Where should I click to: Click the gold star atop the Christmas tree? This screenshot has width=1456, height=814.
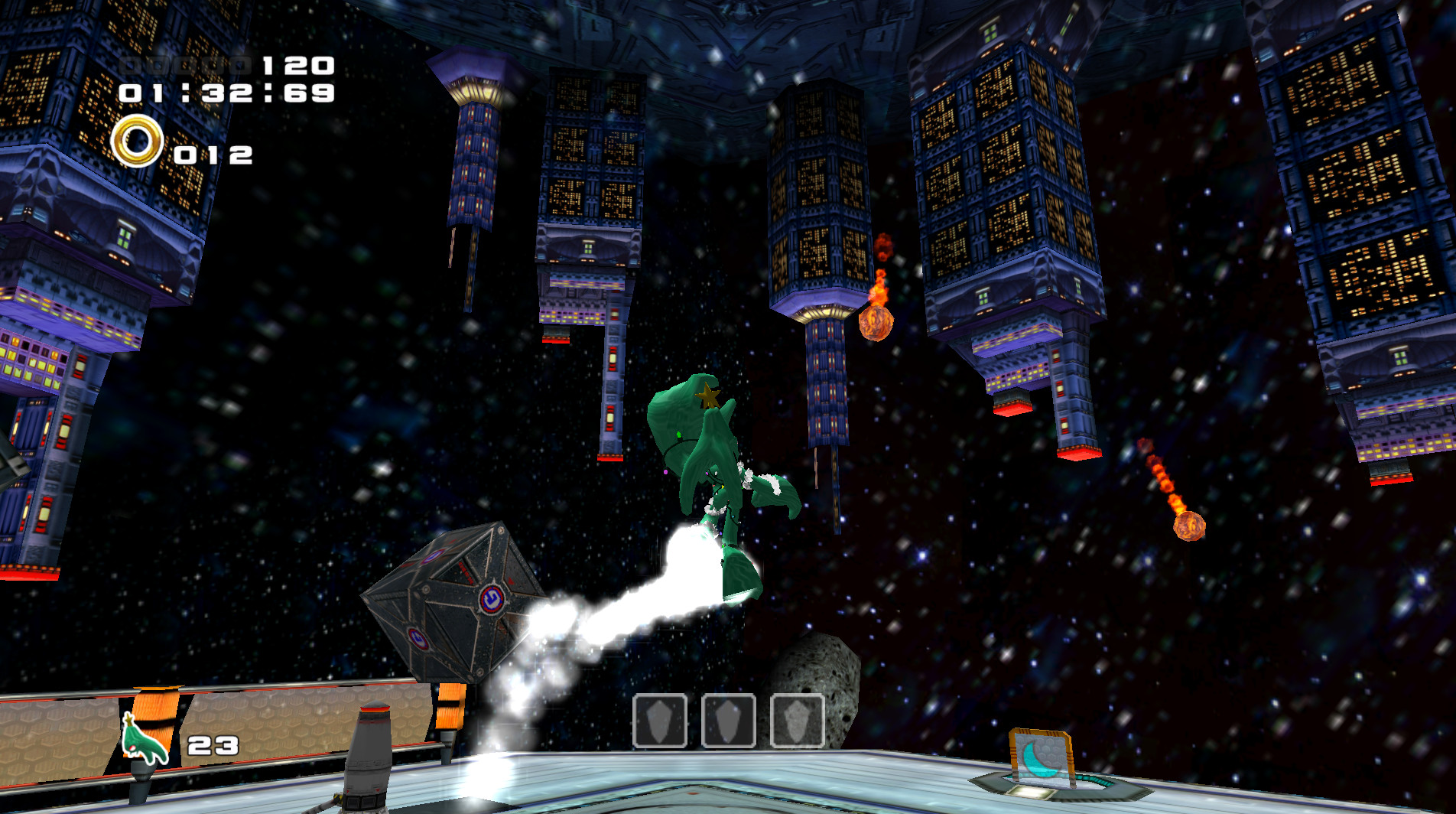coord(707,395)
